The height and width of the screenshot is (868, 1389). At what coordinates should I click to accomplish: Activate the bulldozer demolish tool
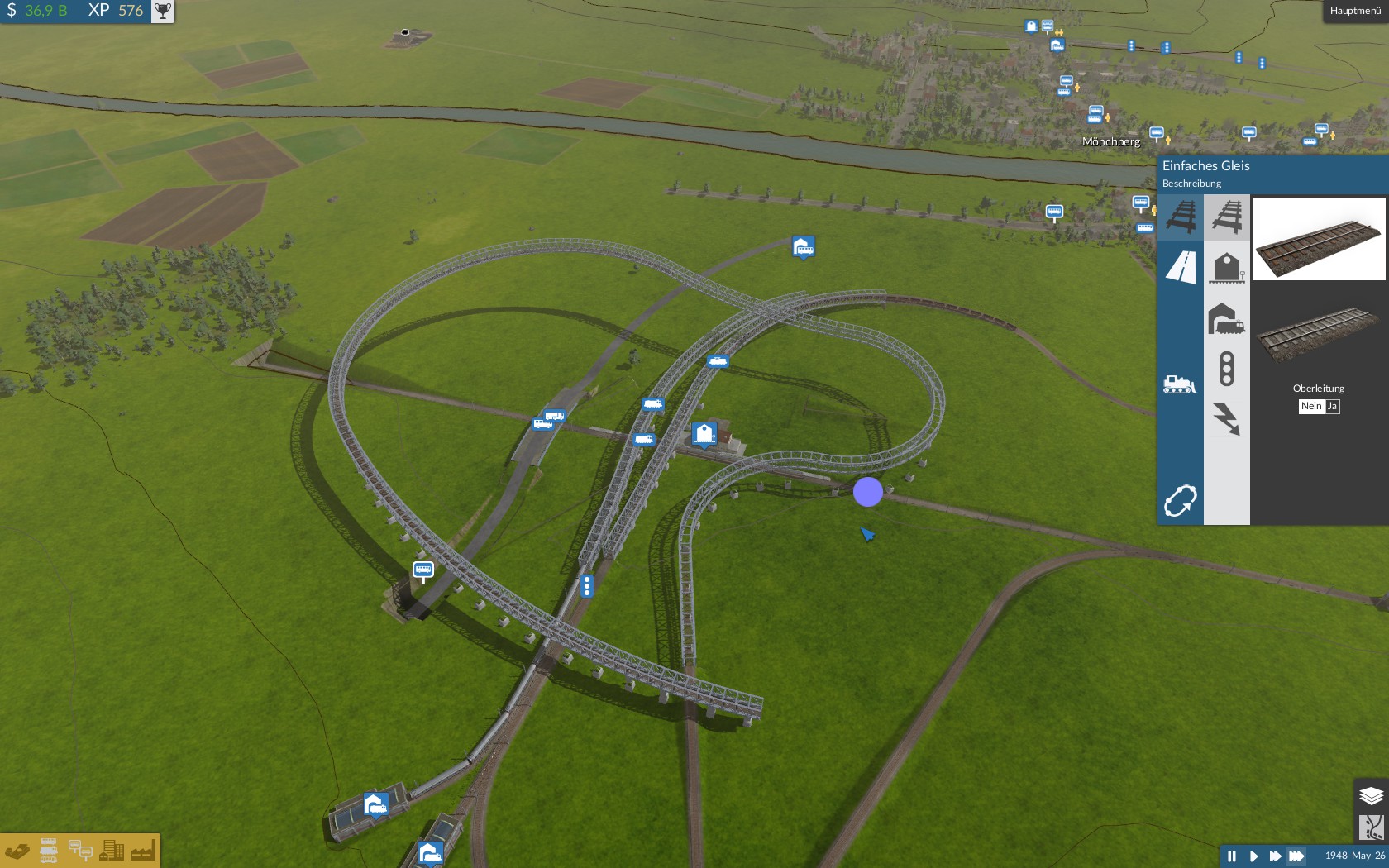click(x=1180, y=384)
